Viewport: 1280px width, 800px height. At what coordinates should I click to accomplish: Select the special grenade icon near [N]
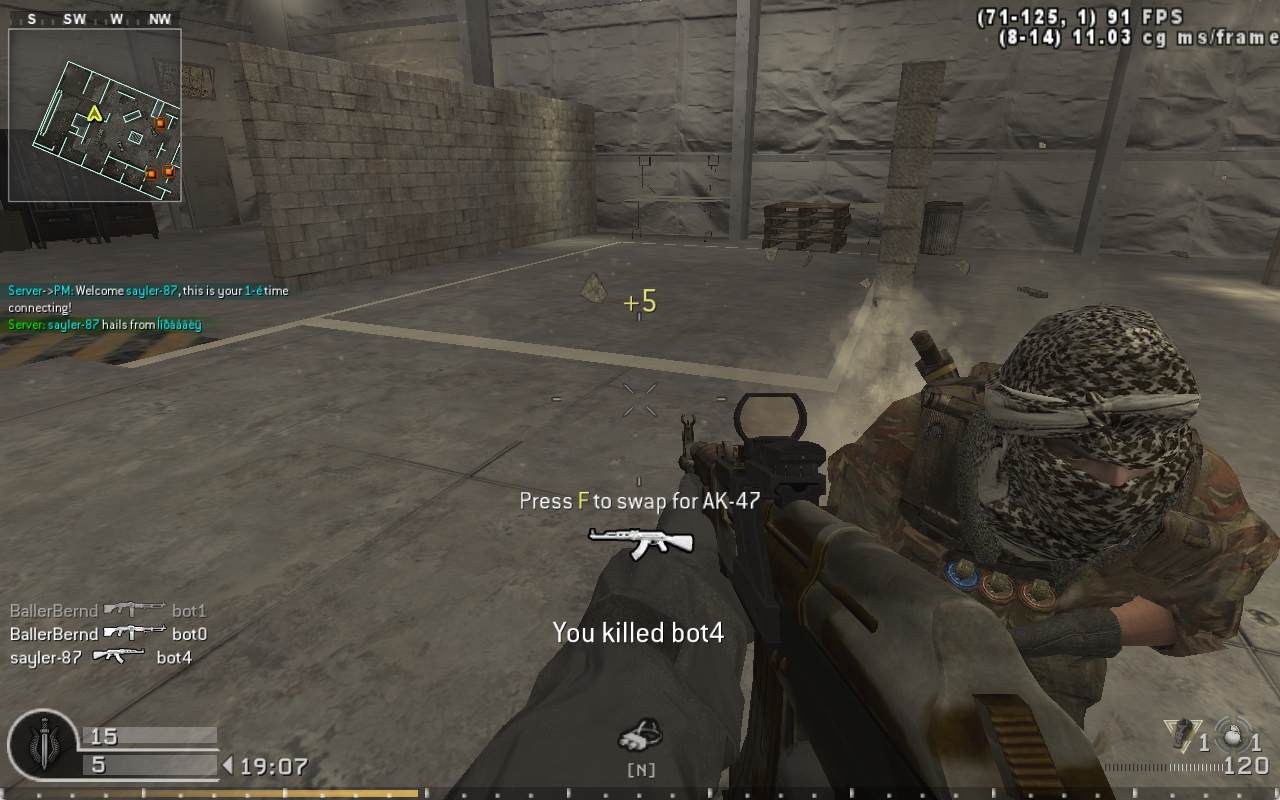coord(641,733)
